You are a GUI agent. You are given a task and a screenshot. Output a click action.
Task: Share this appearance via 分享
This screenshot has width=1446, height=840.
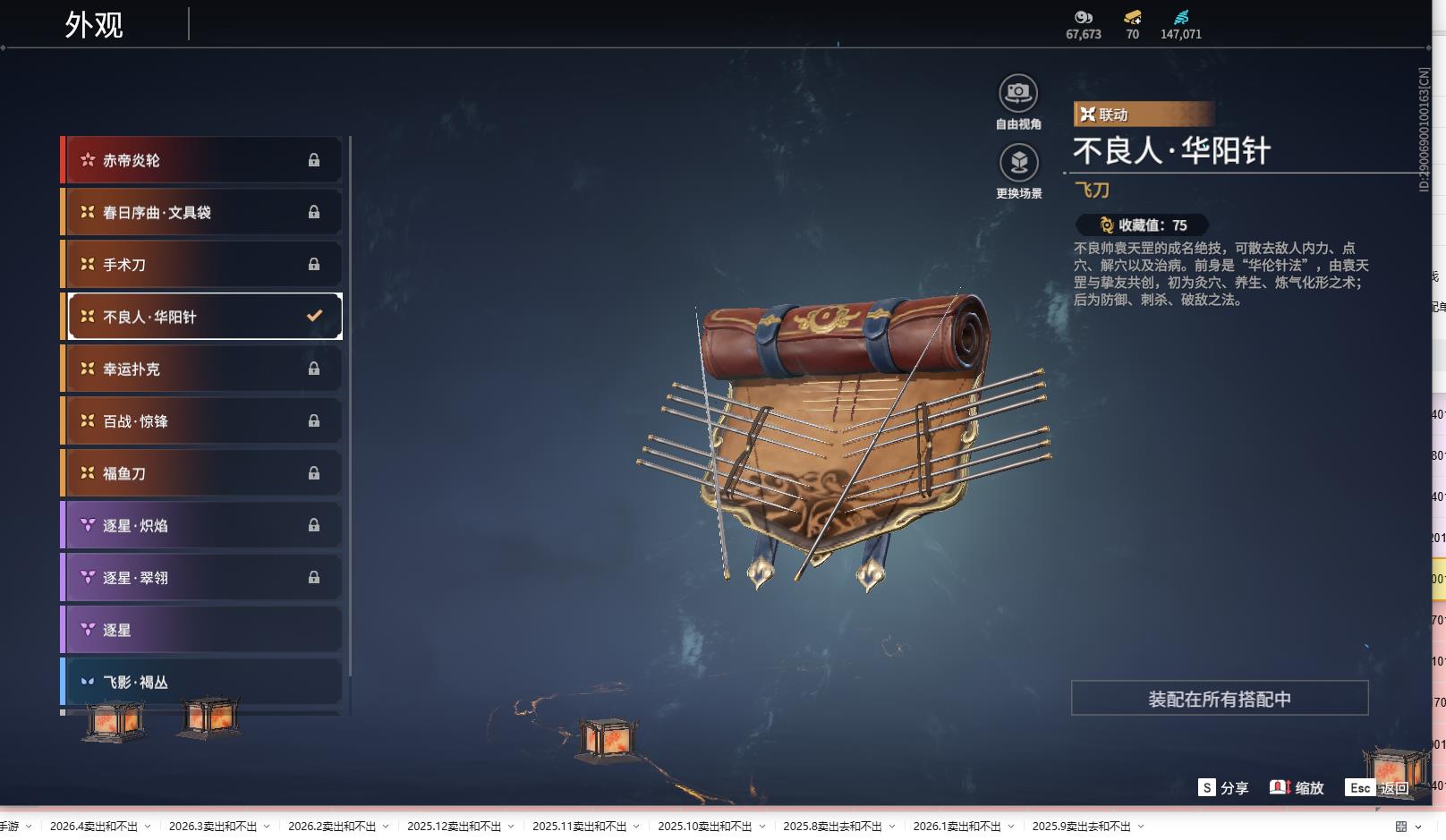tap(1223, 788)
